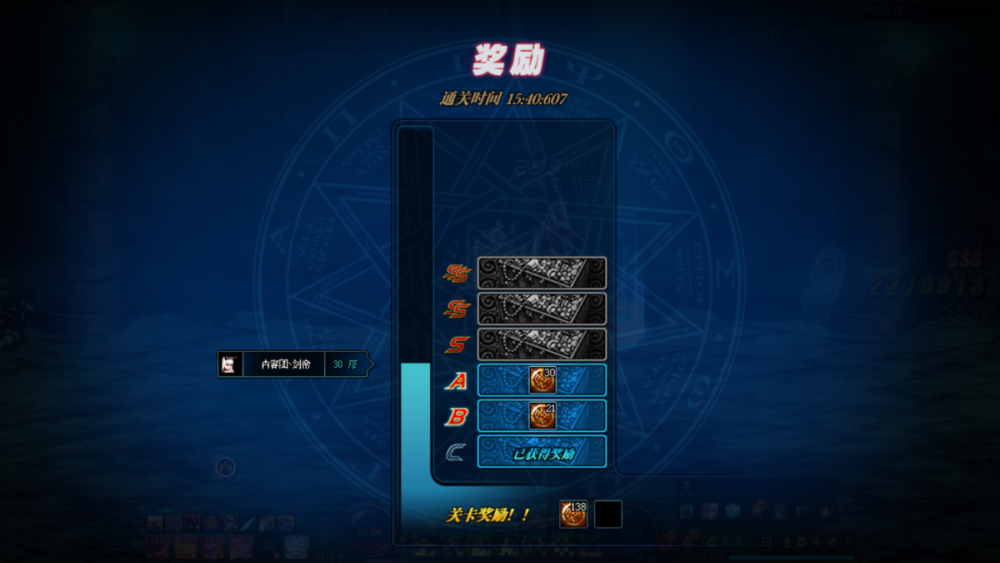Select the C rank already-claimed reward bar
Viewport: 1000px width, 563px height.
coord(542,451)
